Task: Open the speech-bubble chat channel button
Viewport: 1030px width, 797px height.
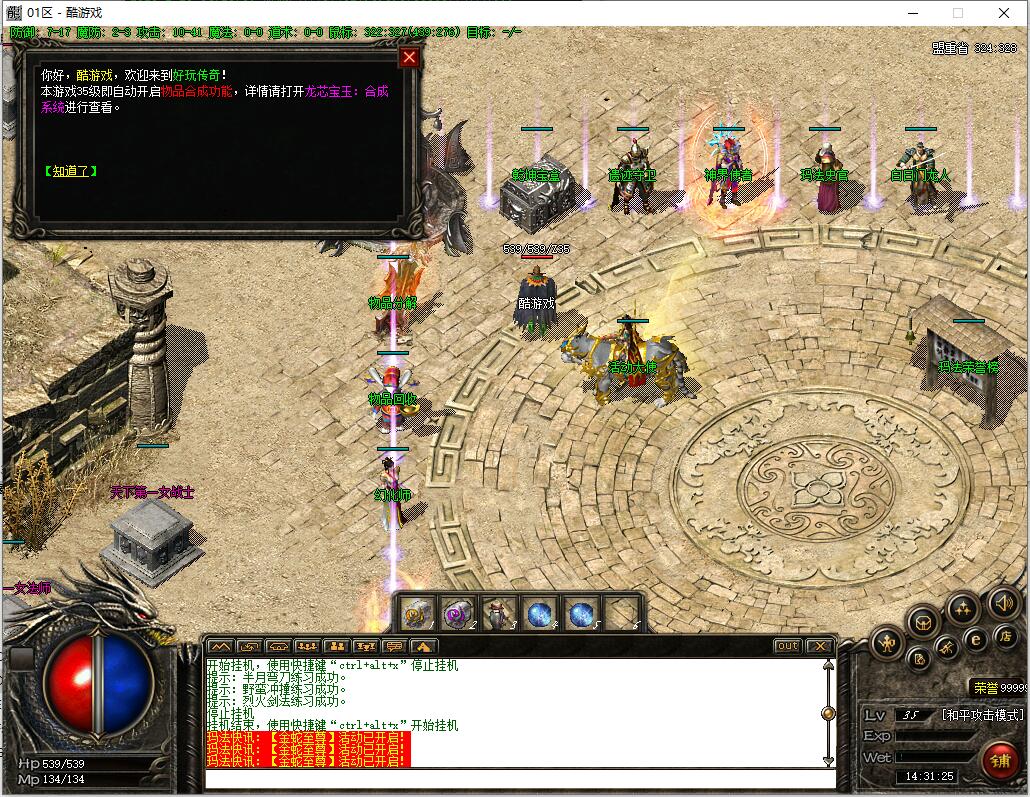Action: coord(395,646)
